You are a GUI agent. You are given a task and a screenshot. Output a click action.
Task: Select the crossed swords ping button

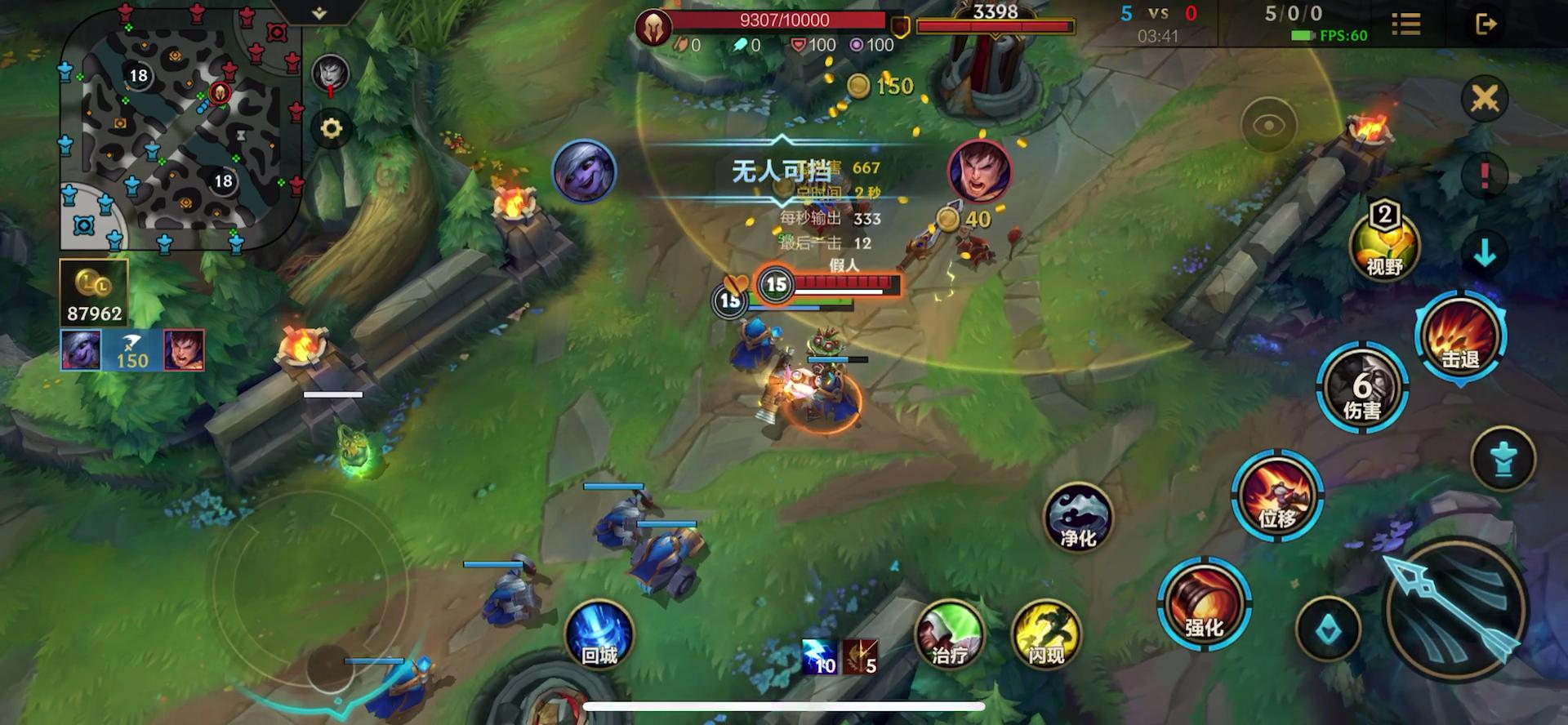[x=1484, y=99]
